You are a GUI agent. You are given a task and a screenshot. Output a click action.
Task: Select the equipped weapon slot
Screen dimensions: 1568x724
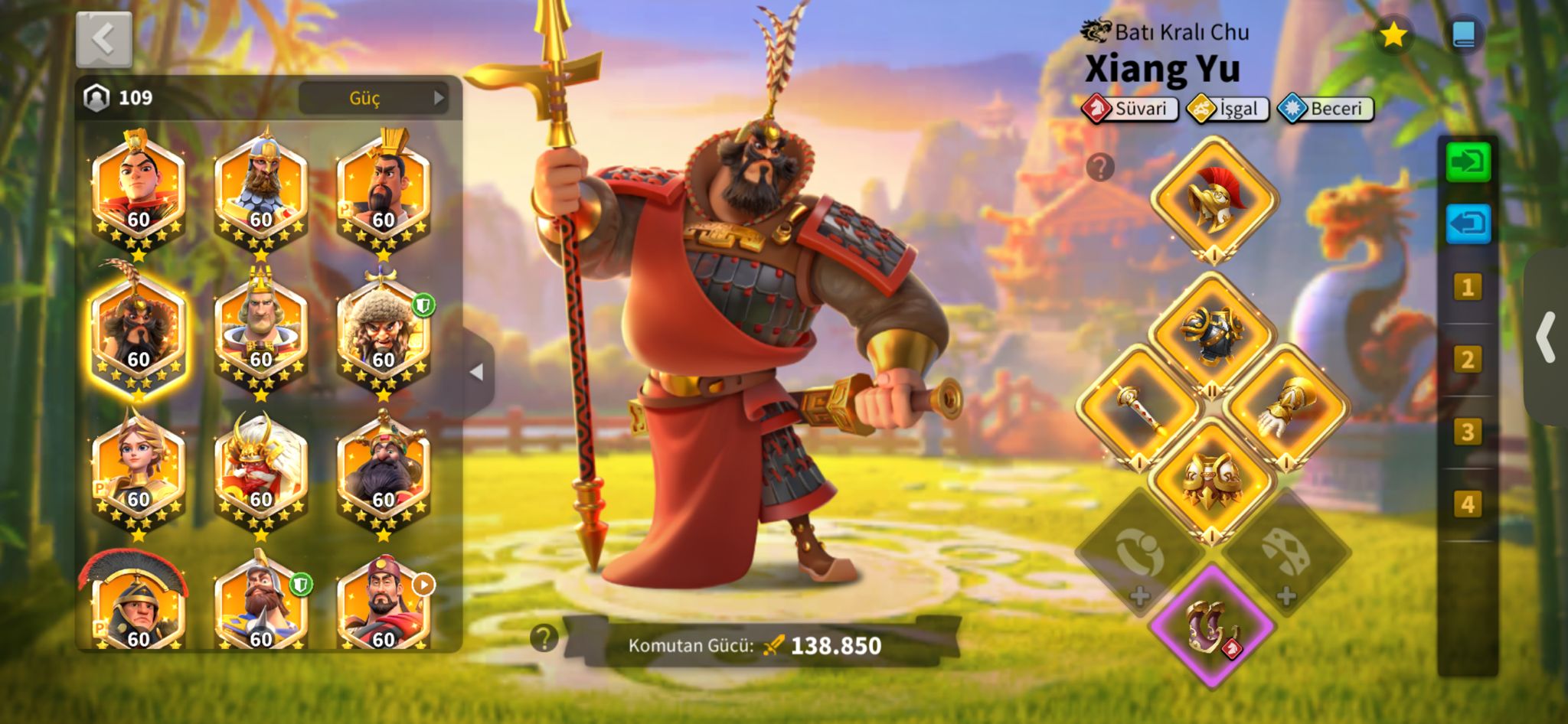(1138, 406)
